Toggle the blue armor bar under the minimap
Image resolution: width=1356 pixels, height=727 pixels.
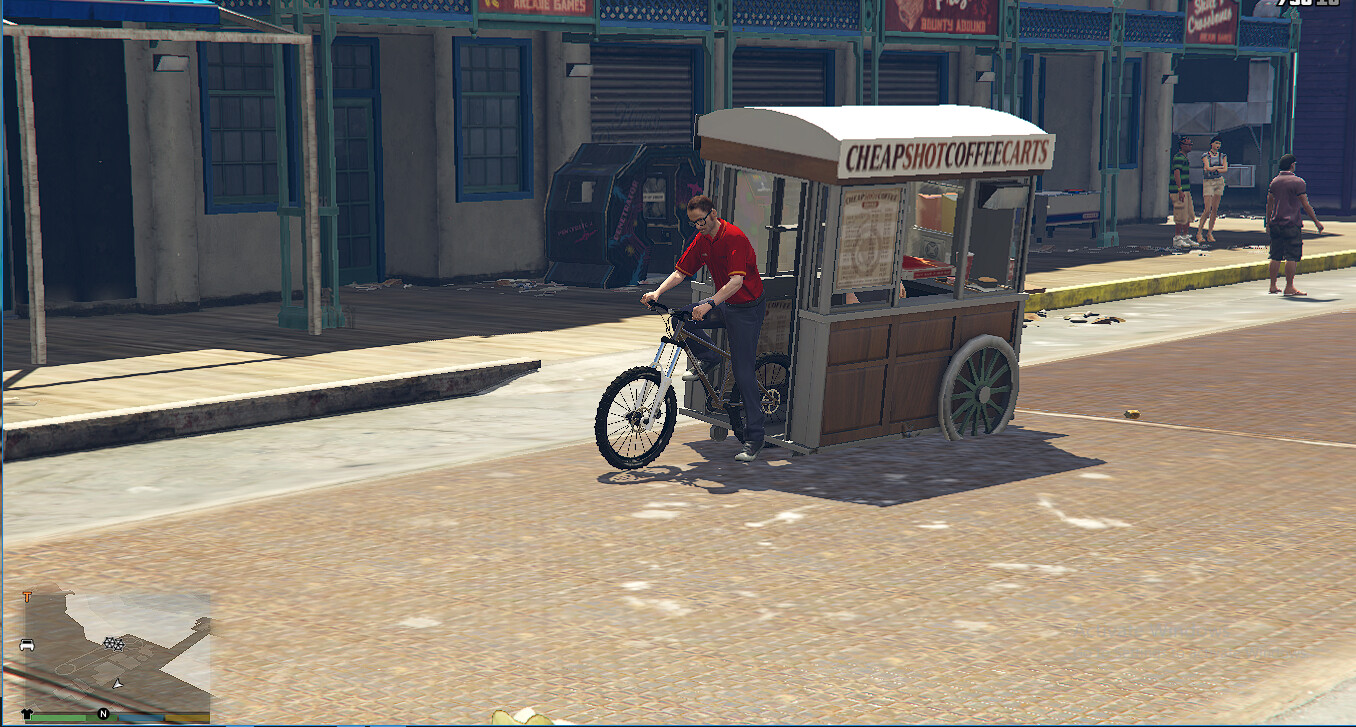point(142,715)
